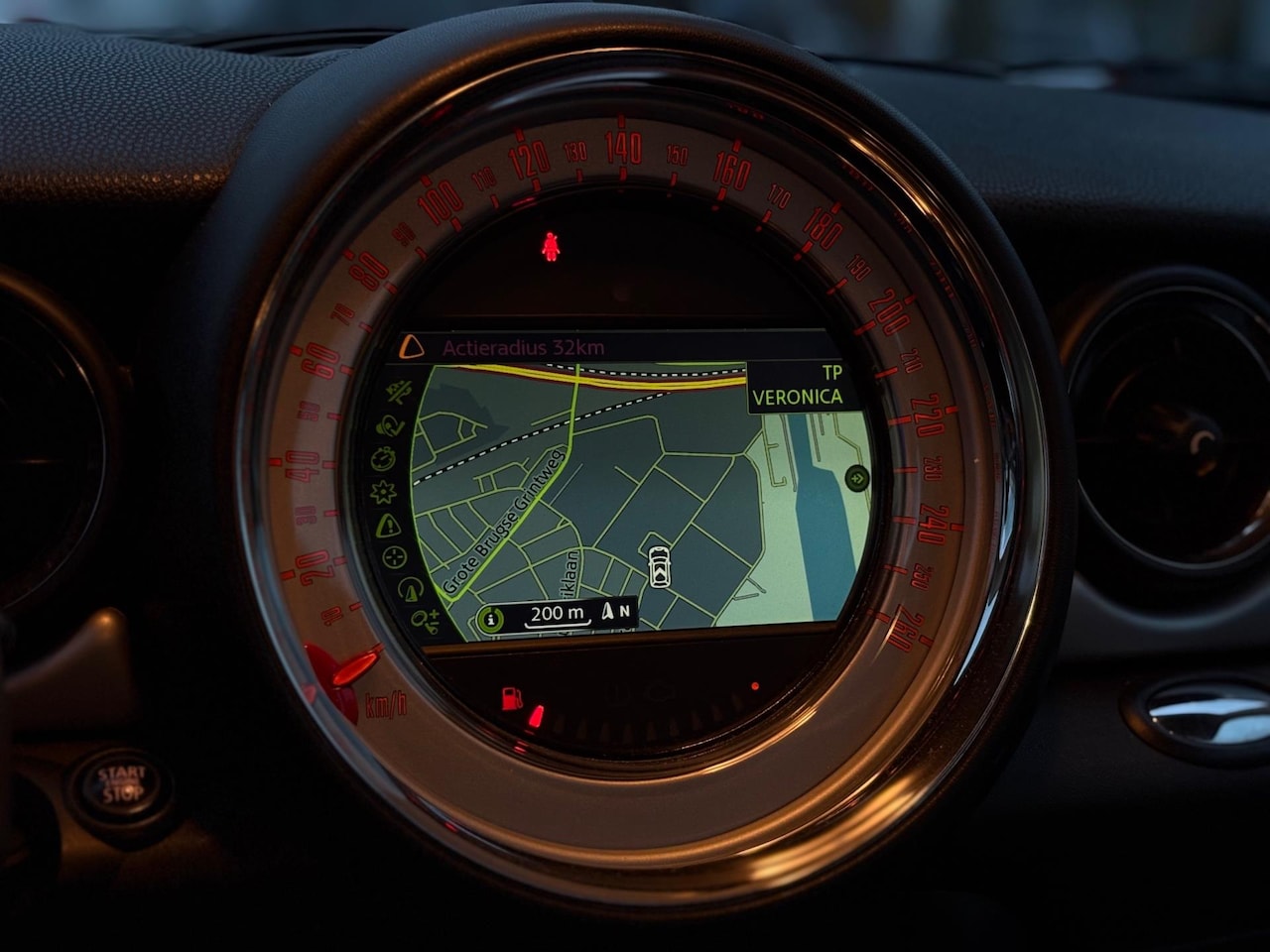Select the crosshair circle icon
Screen dimensions: 1270x952
[395, 557]
